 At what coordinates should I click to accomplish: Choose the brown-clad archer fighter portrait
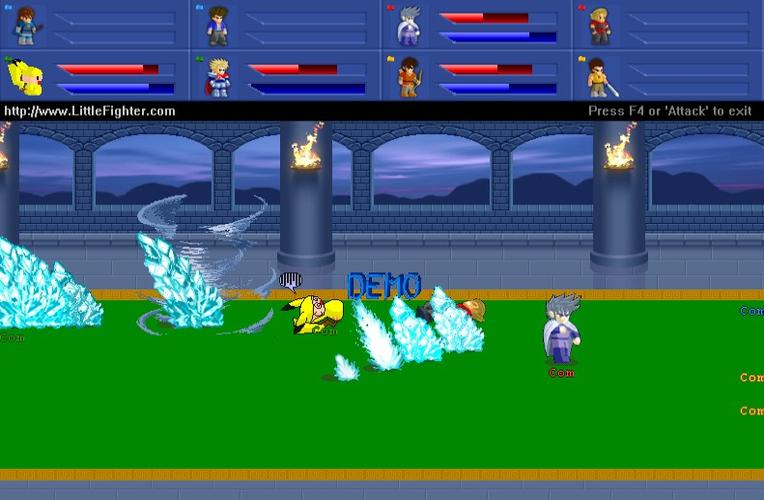[x=408, y=76]
